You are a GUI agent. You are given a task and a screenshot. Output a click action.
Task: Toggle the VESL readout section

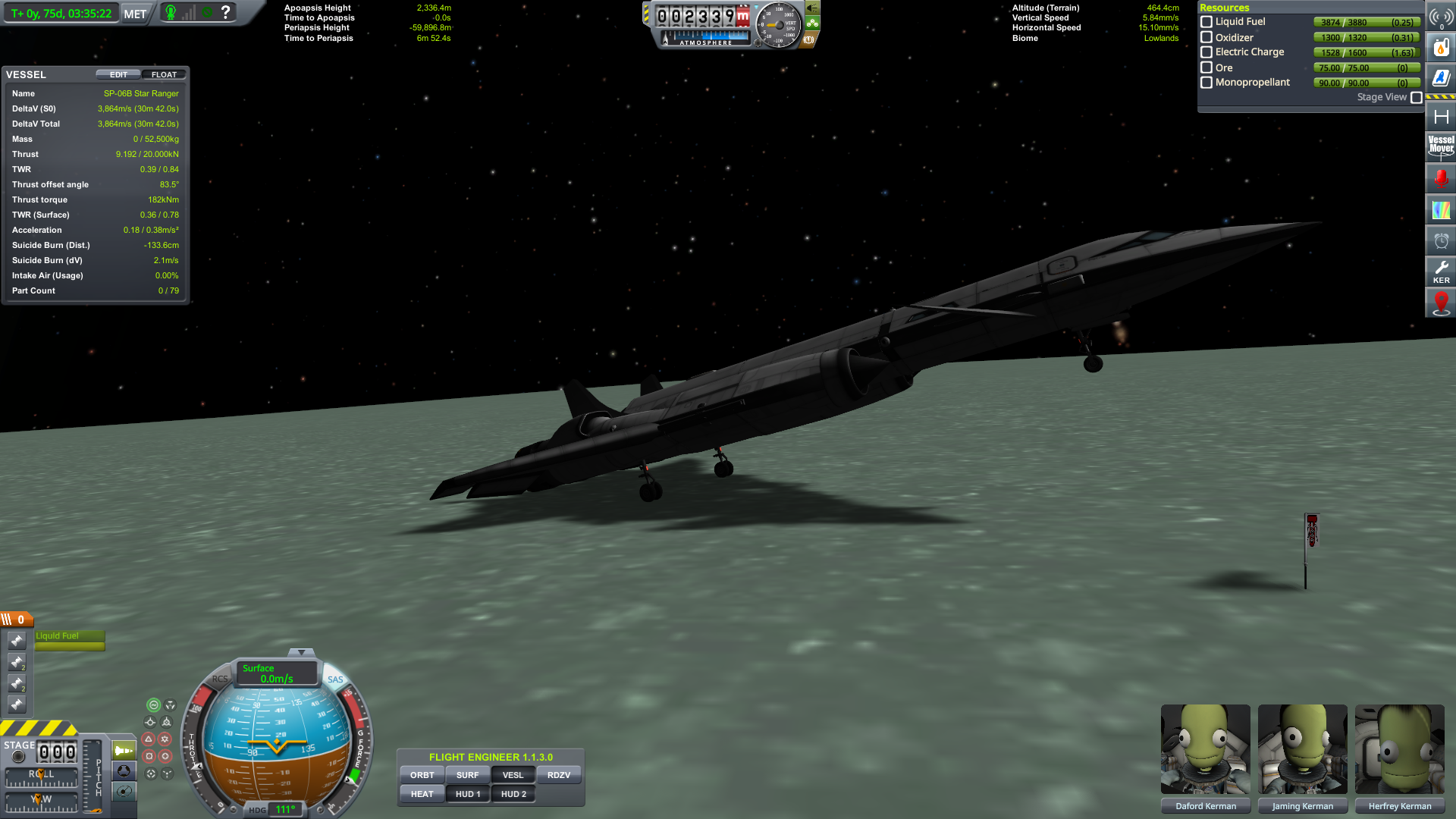[513, 775]
